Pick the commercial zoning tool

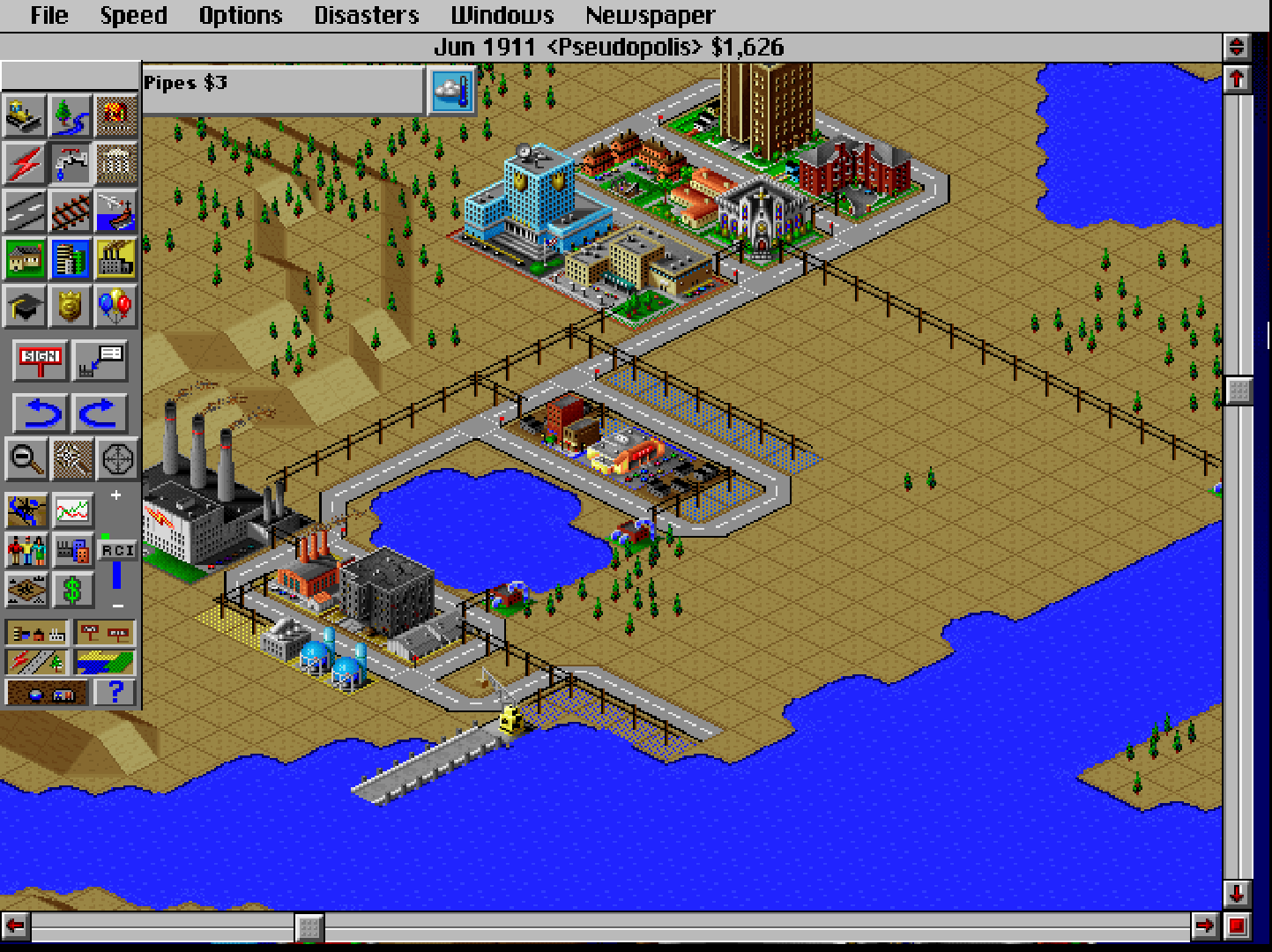coord(70,259)
